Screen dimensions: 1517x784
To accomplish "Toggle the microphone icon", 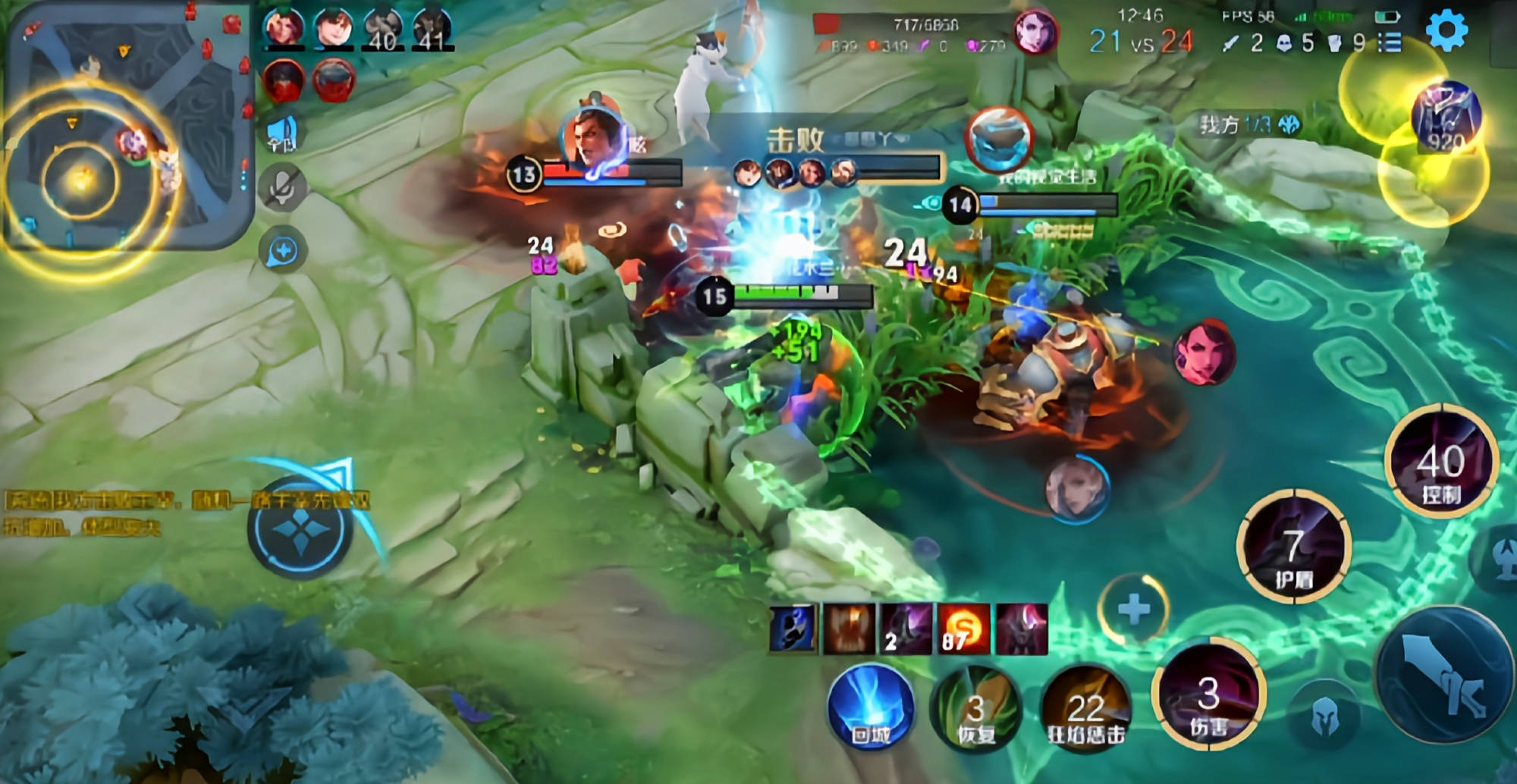I will click(x=282, y=187).
